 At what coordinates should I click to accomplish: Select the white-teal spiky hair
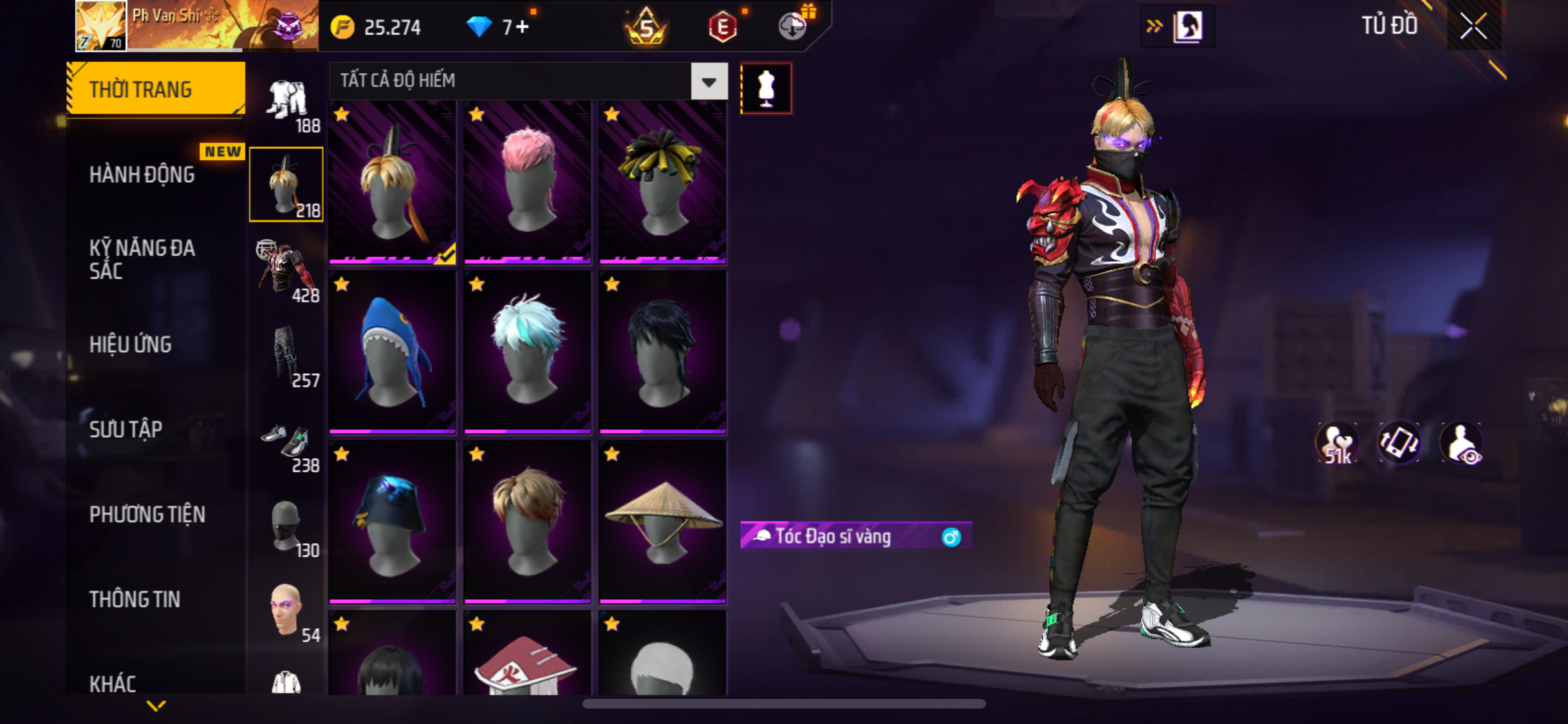coord(527,352)
